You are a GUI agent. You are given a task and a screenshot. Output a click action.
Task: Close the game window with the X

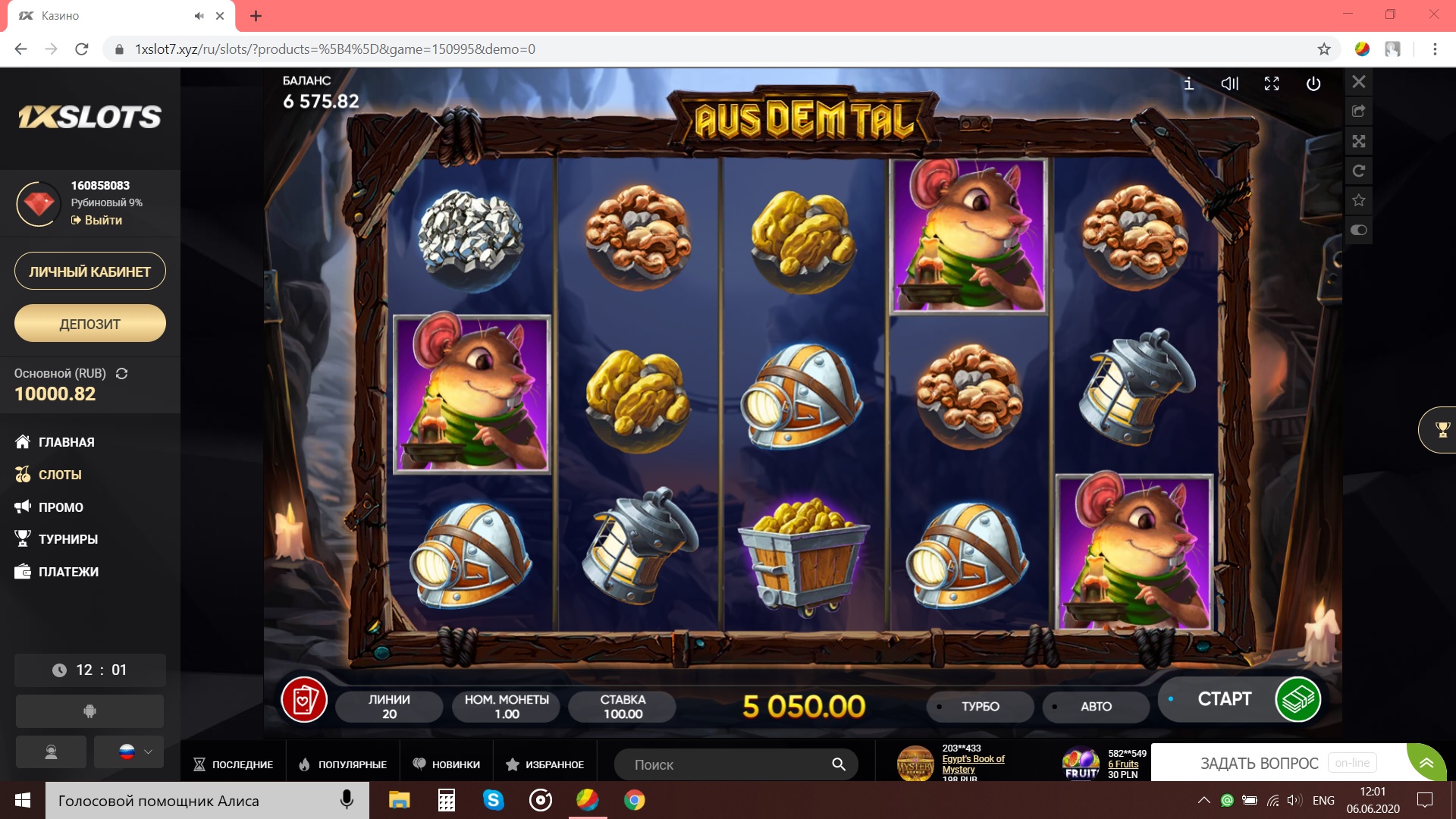click(1359, 82)
